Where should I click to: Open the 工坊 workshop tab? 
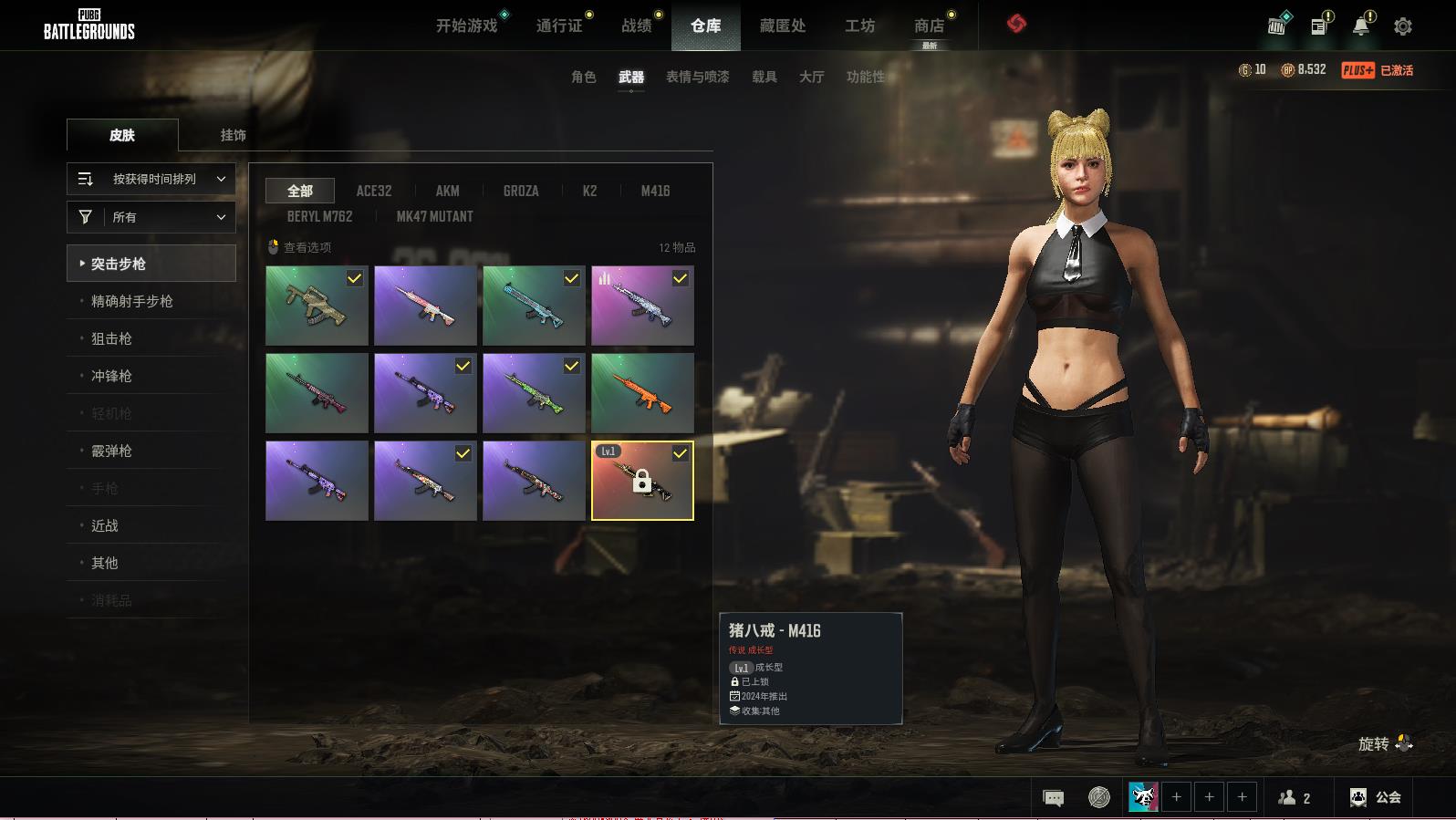tap(859, 26)
